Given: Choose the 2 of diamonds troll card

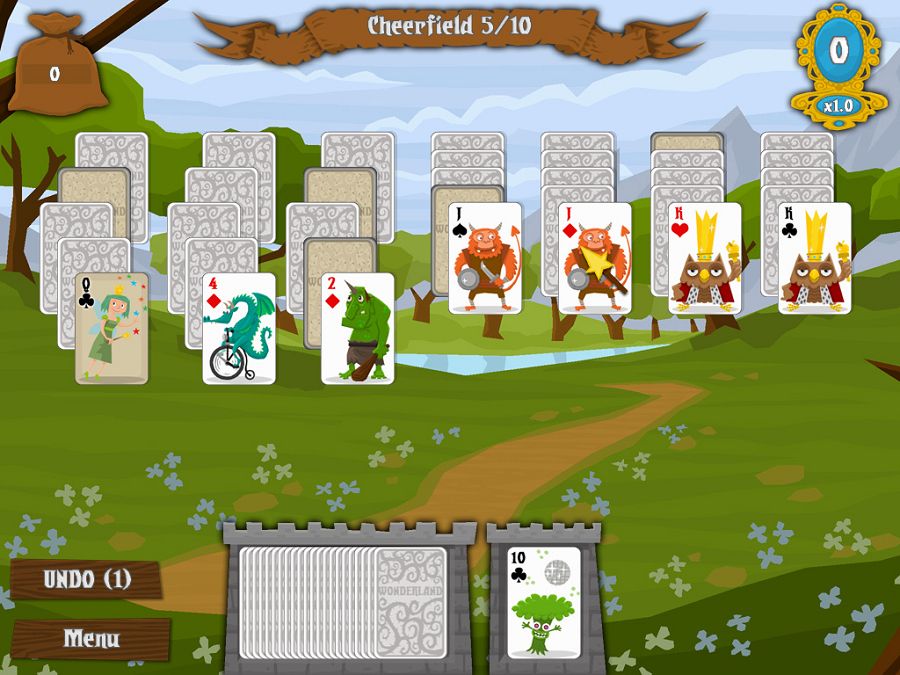Looking at the screenshot, I should tap(357, 328).
